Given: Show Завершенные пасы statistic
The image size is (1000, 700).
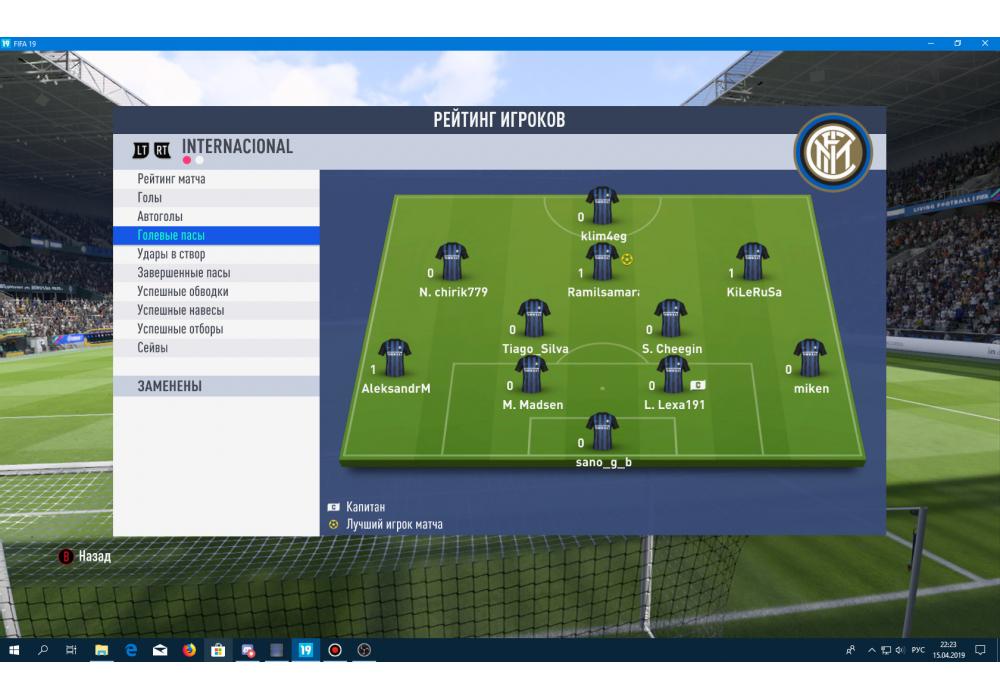Looking at the screenshot, I should (x=184, y=273).
